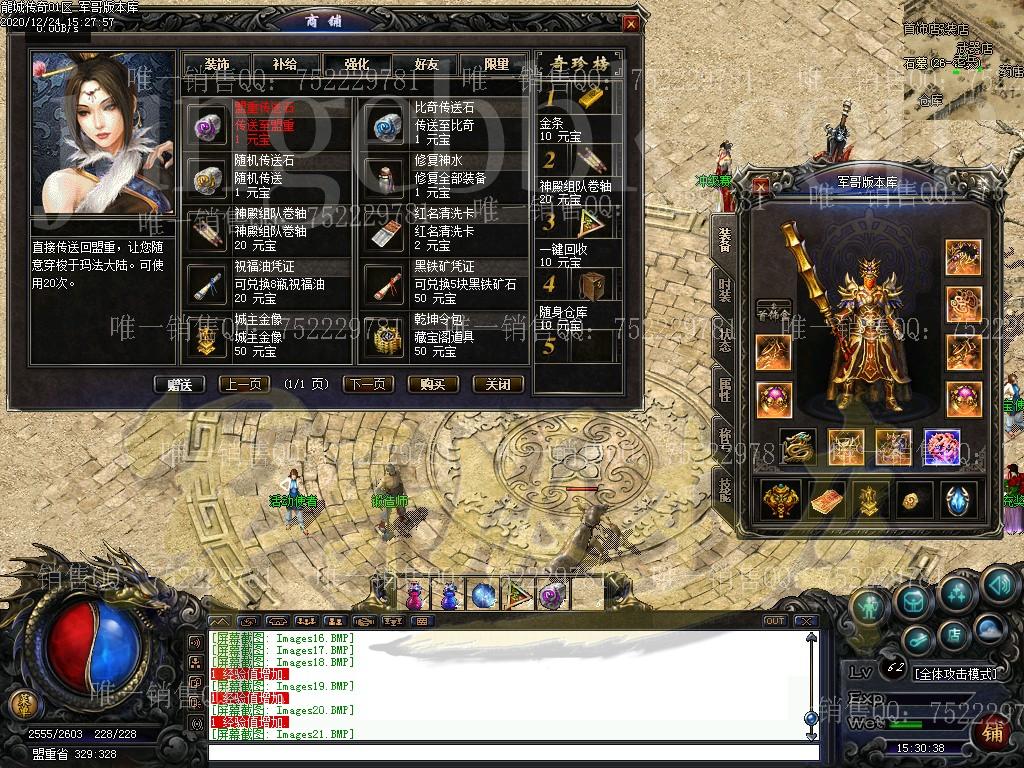Open the round 铺 shop button
Viewport: 1024px width, 768px height.
(992, 733)
